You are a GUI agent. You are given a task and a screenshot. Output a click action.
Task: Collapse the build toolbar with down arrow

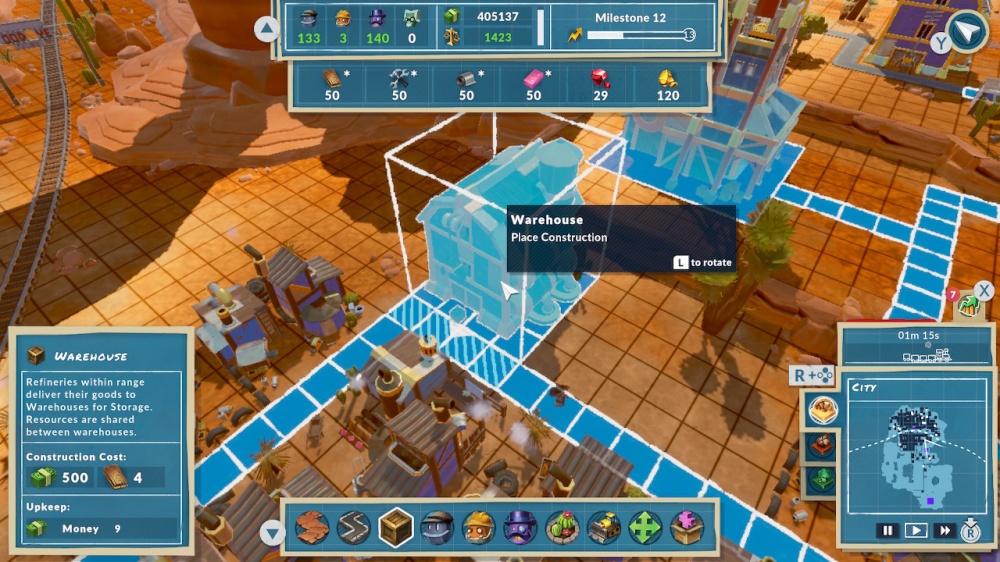click(272, 533)
